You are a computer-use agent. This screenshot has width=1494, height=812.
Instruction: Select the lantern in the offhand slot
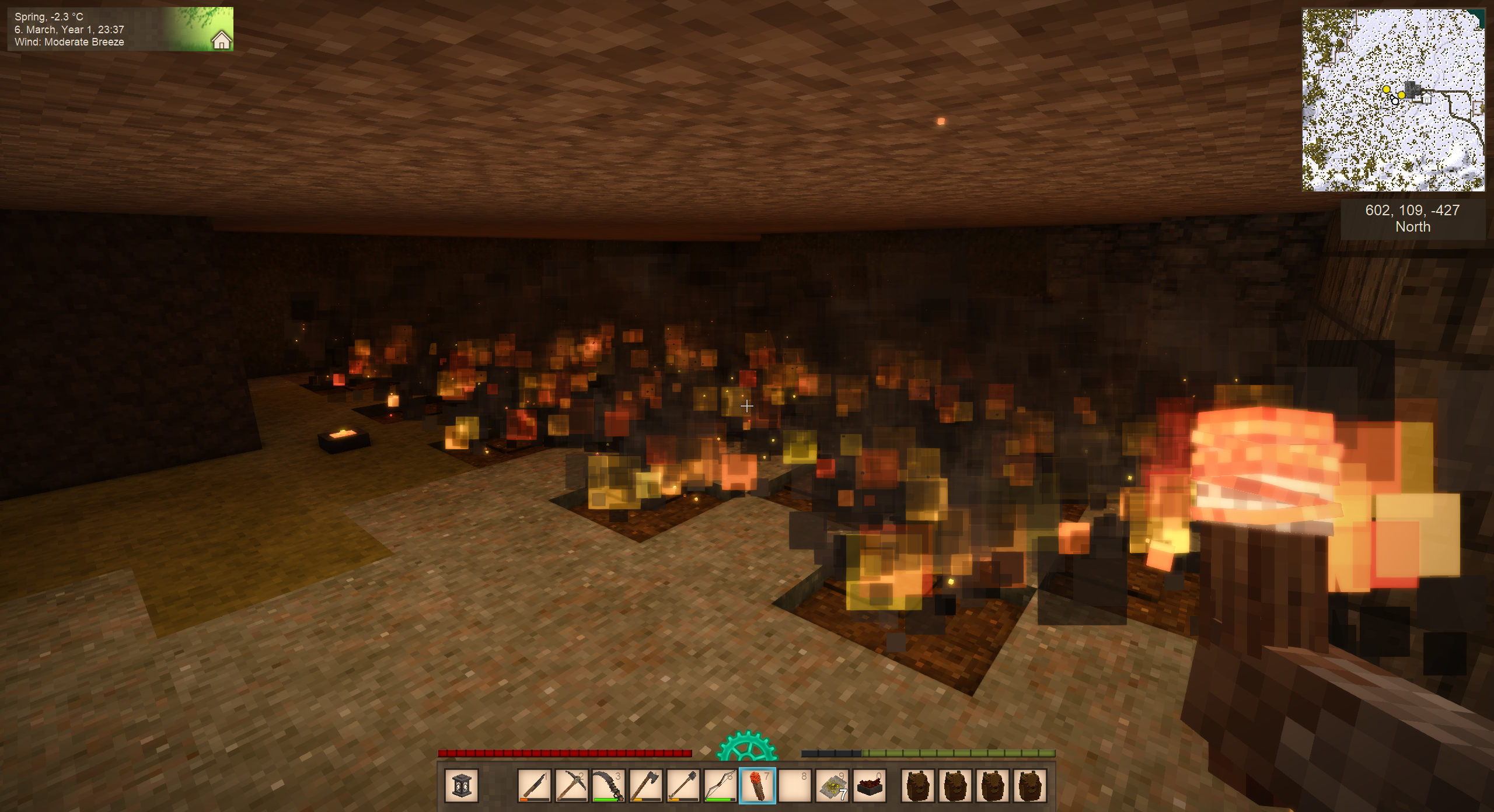pos(461,786)
